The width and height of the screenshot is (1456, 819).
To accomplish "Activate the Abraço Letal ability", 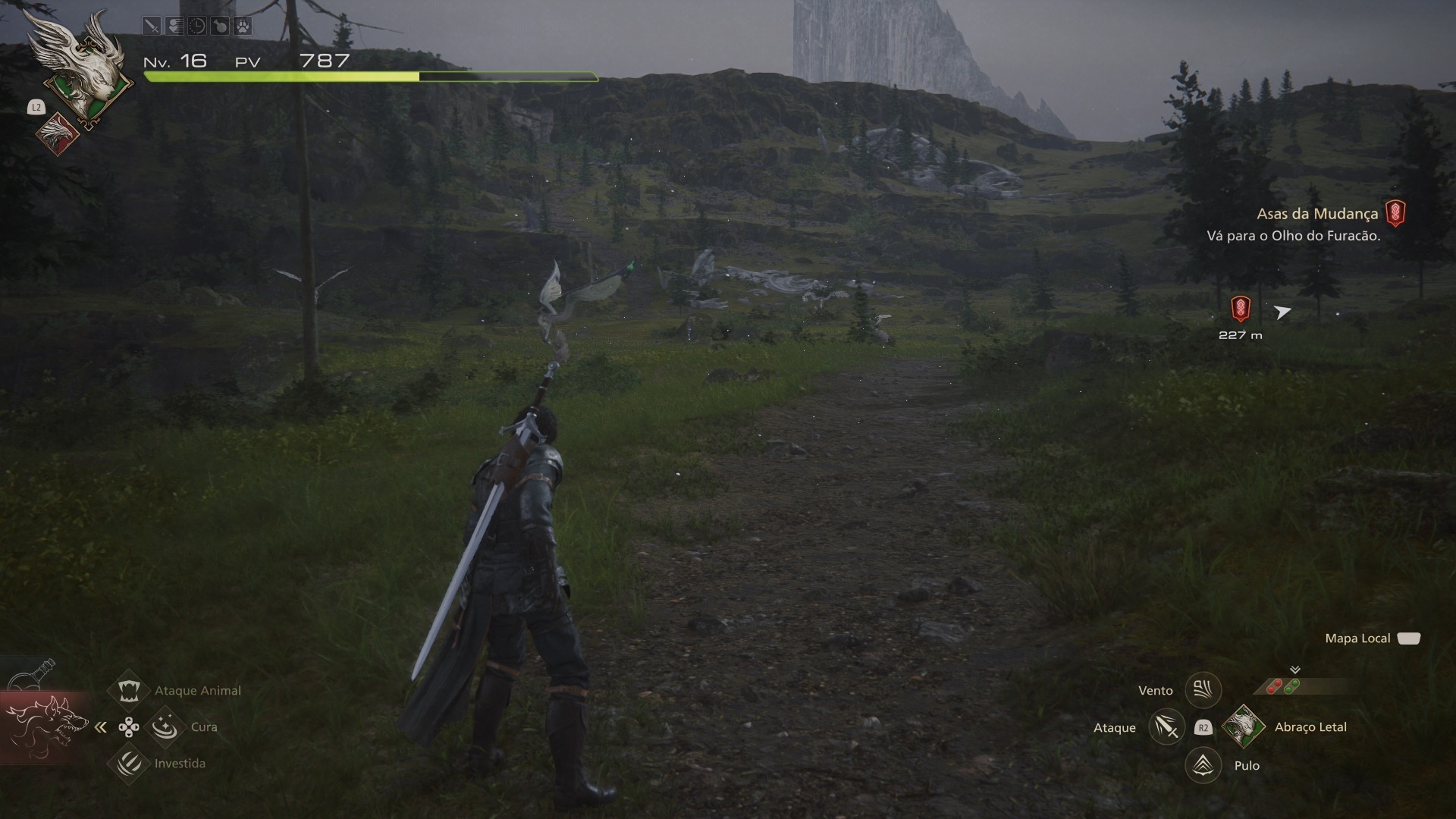I will point(1244,727).
